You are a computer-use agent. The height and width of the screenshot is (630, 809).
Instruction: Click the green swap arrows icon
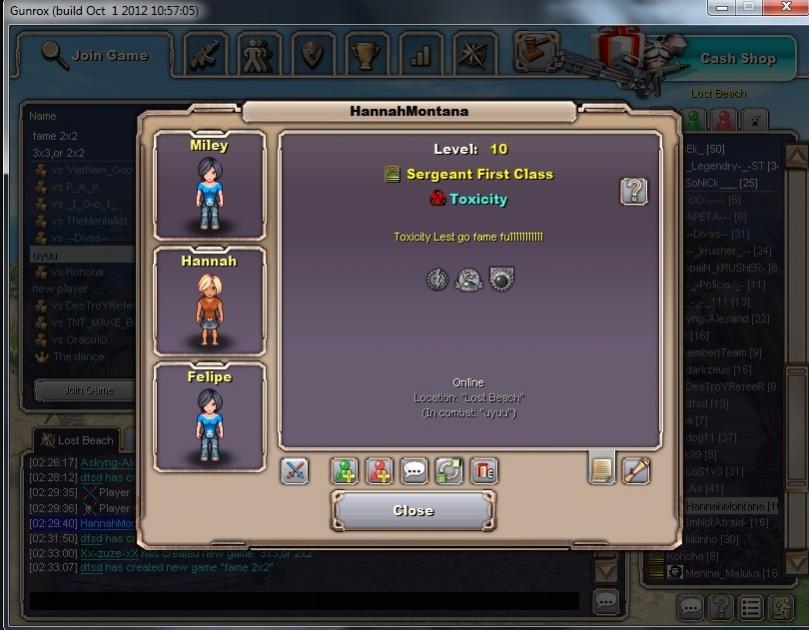(x=449, y=471)
